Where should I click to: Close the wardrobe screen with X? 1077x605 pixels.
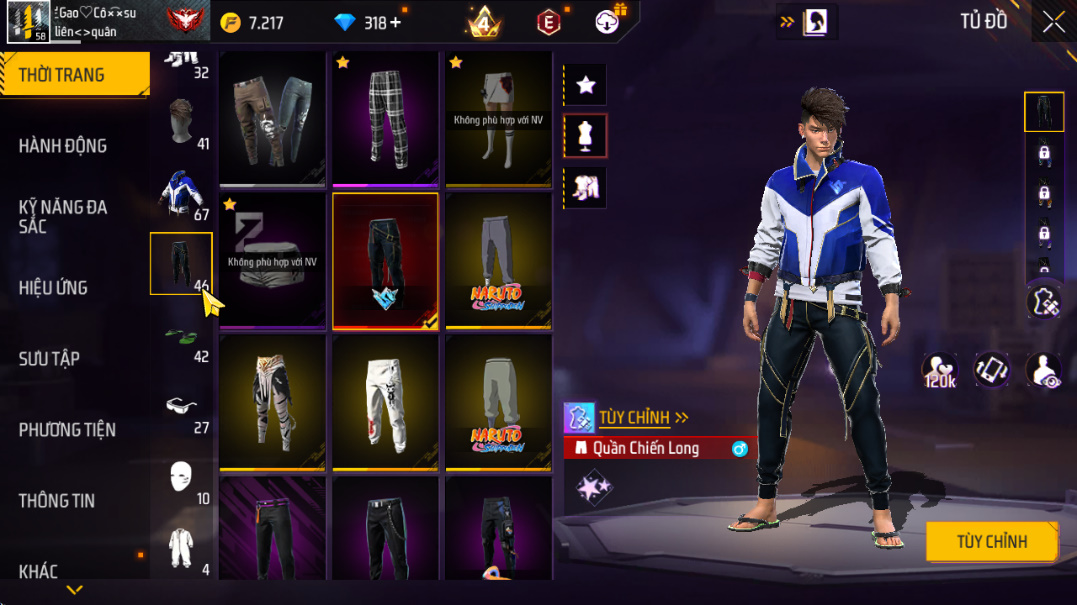pos(1053,22)
